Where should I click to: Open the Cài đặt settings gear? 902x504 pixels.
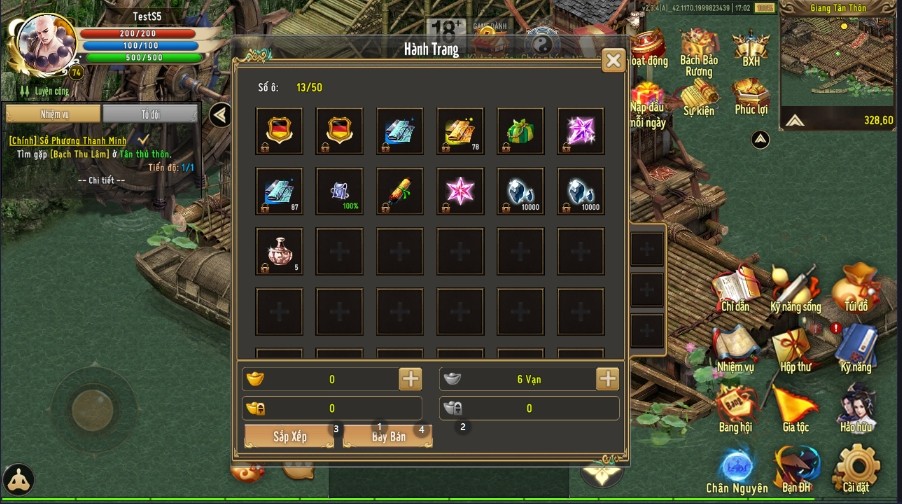(x=855, y=468)
